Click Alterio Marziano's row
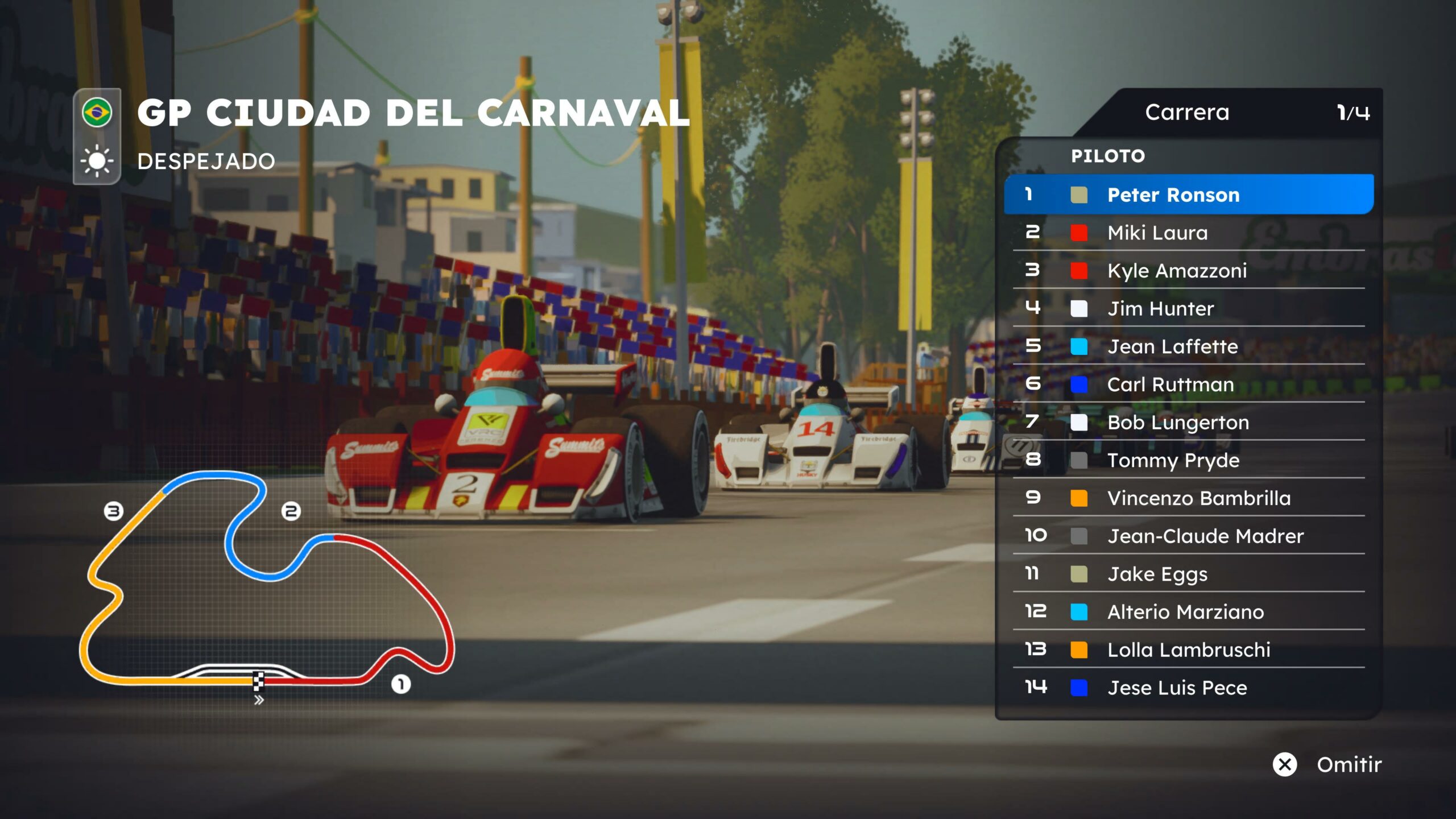Screen dimensions: 1456x819 (1189, 612)
